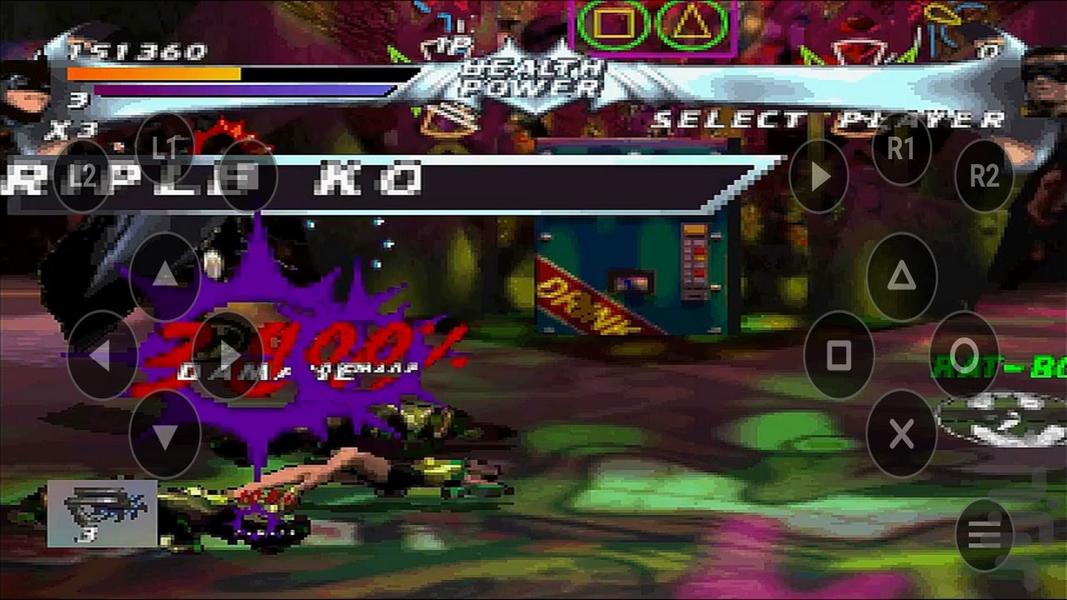Select the gadget weapon icon showing 3
This screenshot has height=600, width=1067.
point(102,513)
